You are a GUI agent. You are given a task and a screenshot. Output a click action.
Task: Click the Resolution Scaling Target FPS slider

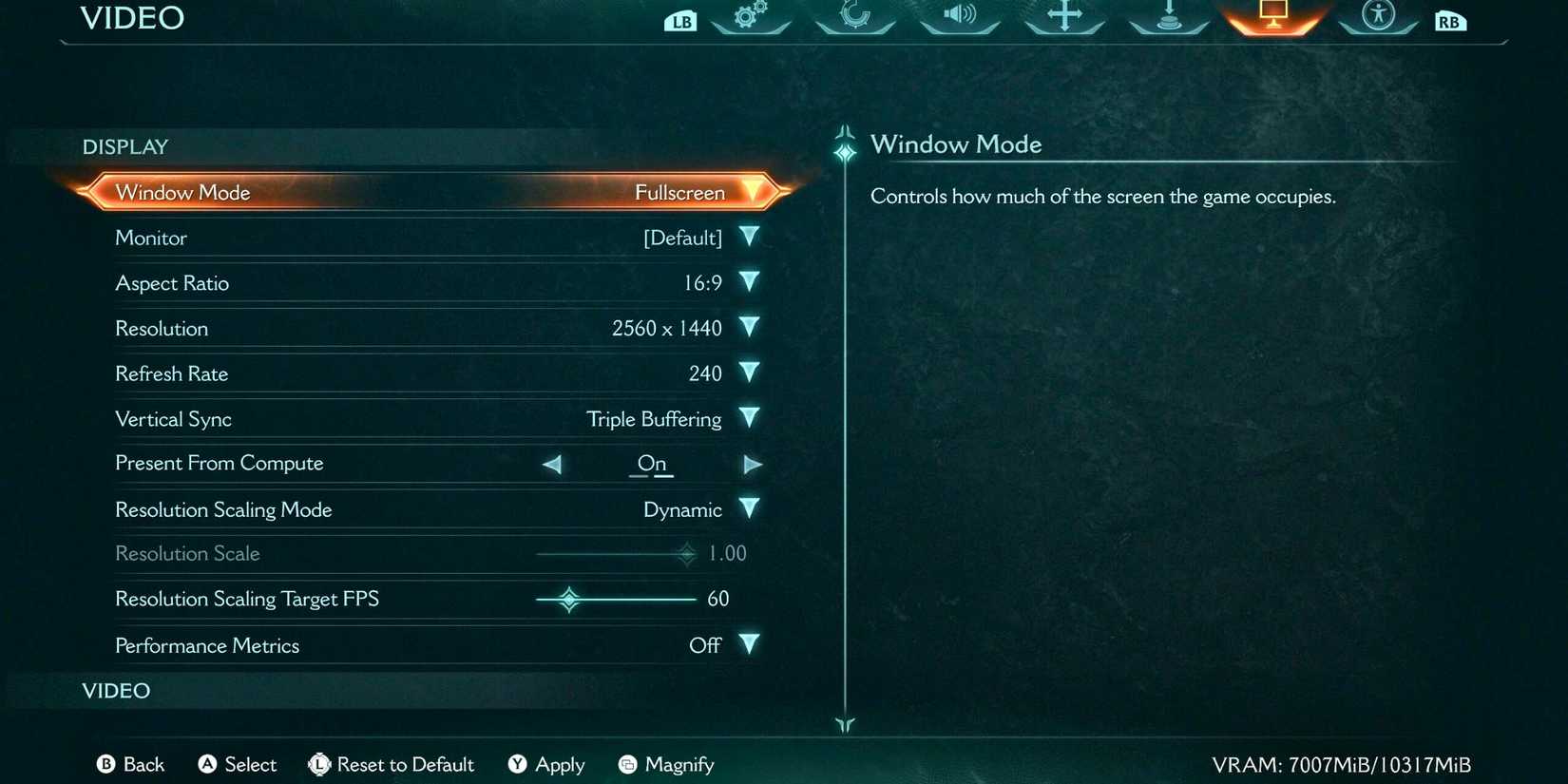click(x=569, y=599)
